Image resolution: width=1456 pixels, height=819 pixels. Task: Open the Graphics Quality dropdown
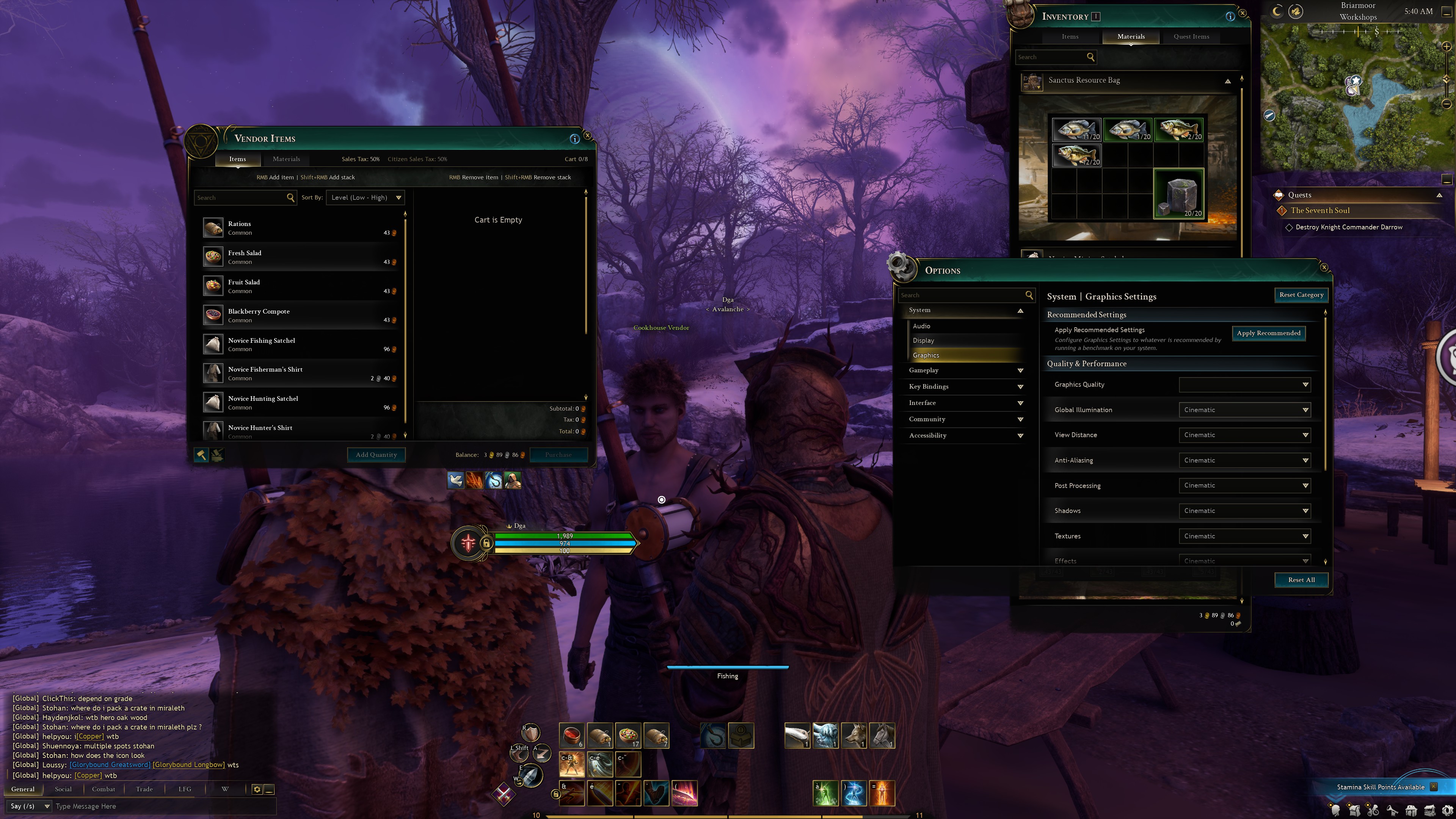coord(1244,384)
